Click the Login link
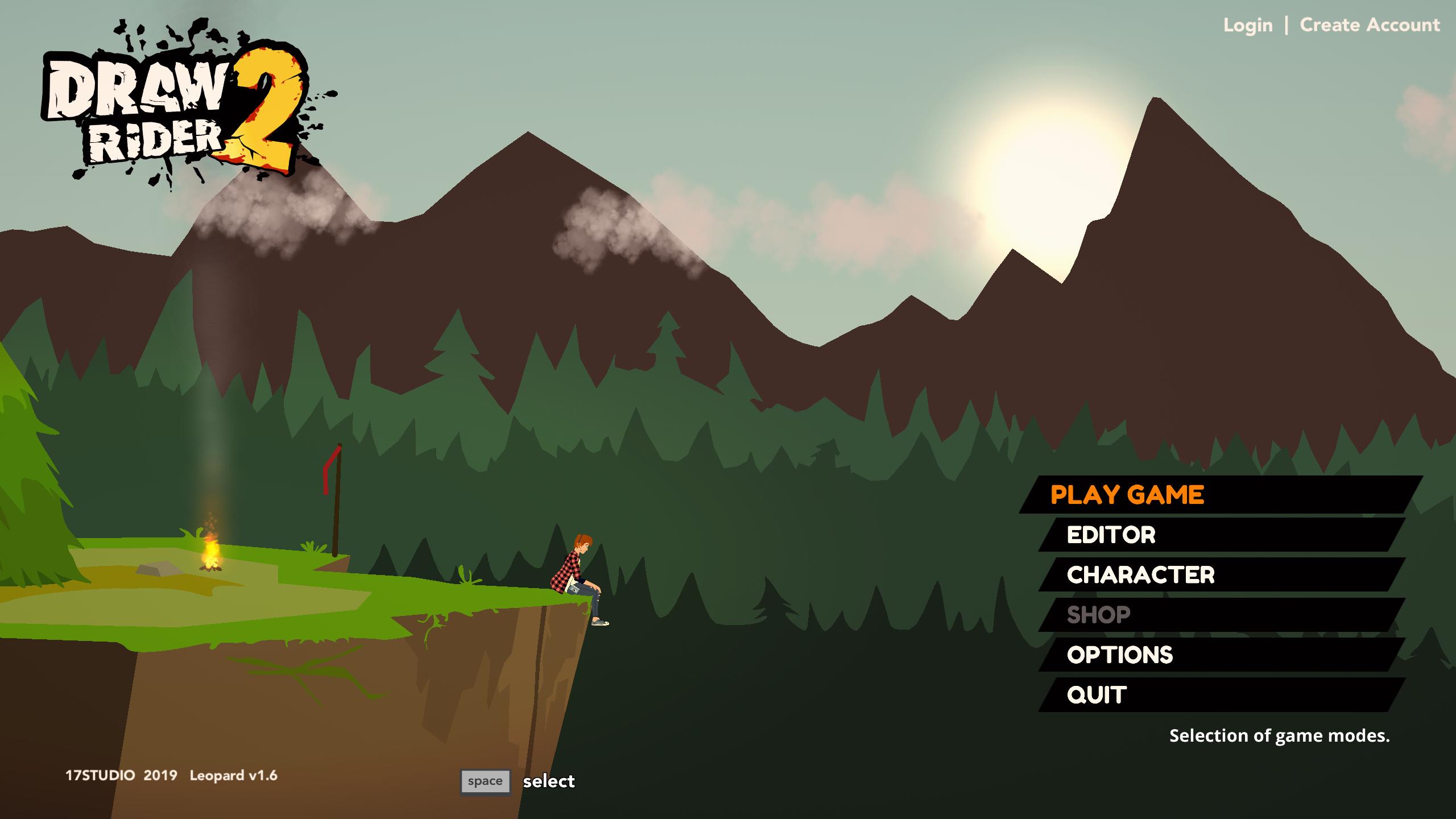 pyautogui.click(x=1248, y=26)
